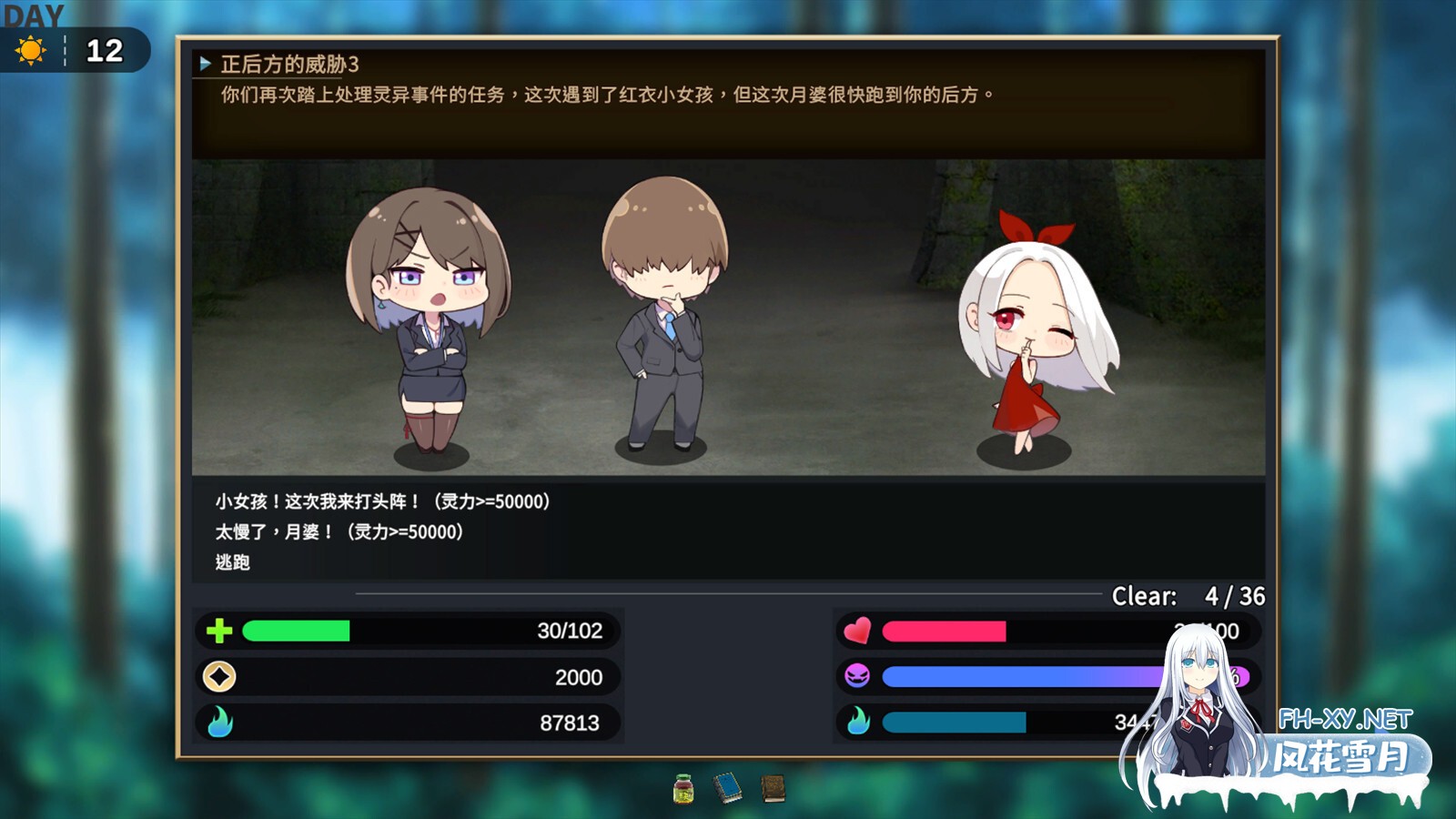Click the gold coin currency icon
The image size is (1456, 819).
(x=217, y=677)
